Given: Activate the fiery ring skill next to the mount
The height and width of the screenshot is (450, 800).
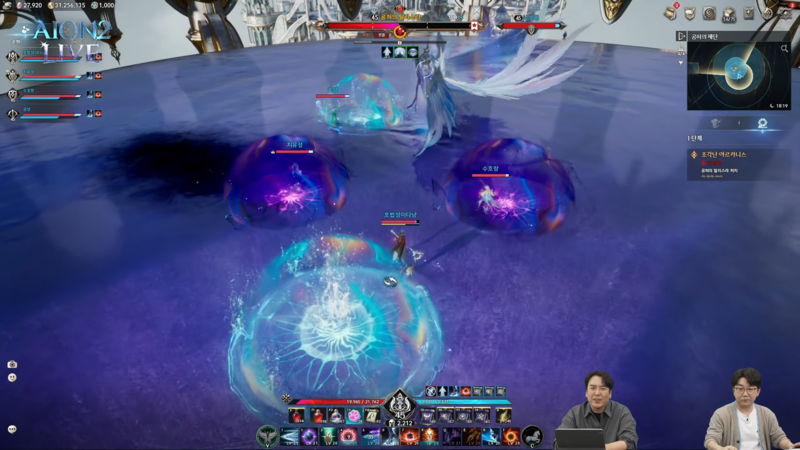Looking at the screenshot, I should pyautogui.click(x=510, y=436).
